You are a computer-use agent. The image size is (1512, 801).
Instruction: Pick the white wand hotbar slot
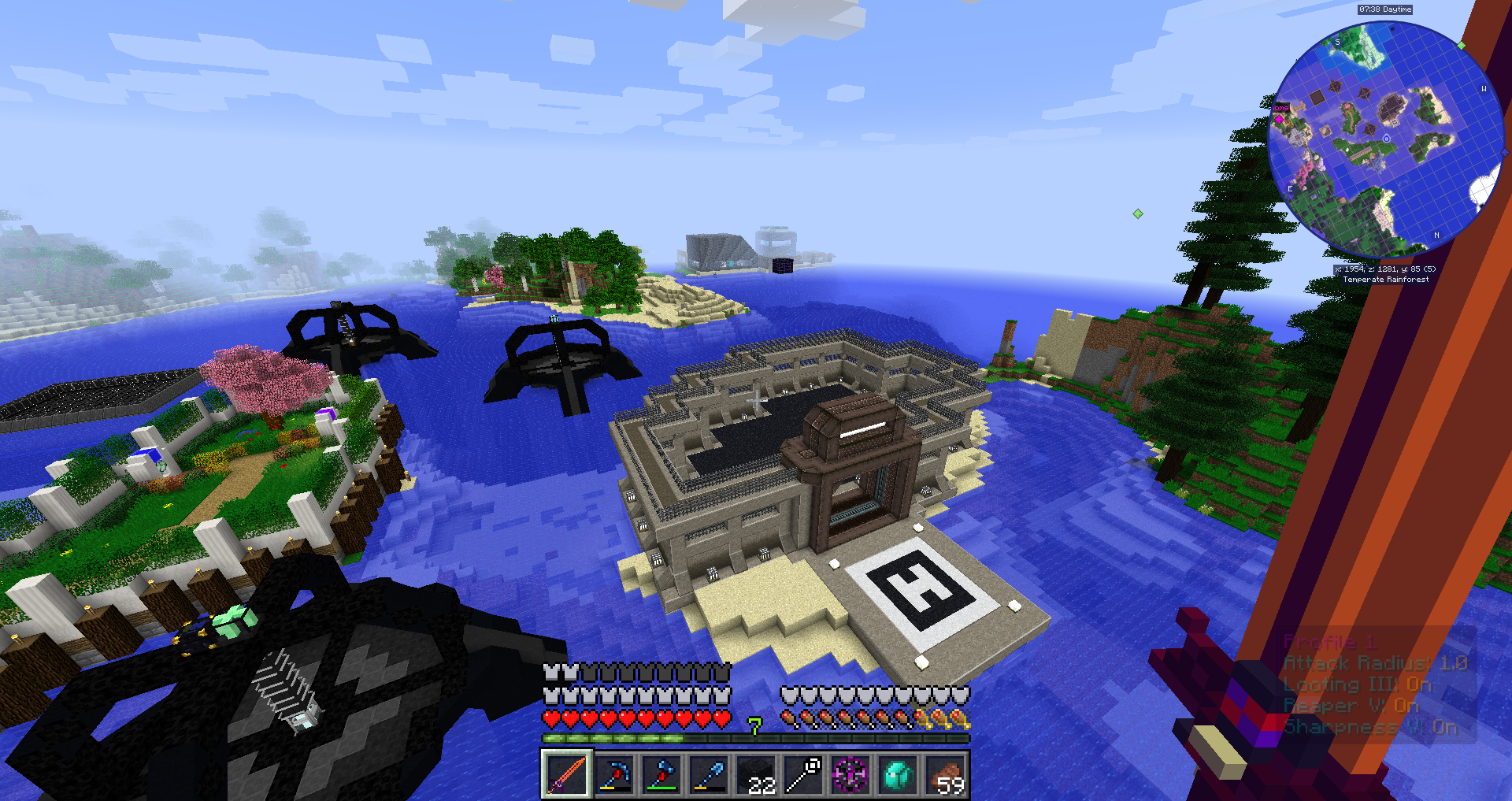[803, 774]
